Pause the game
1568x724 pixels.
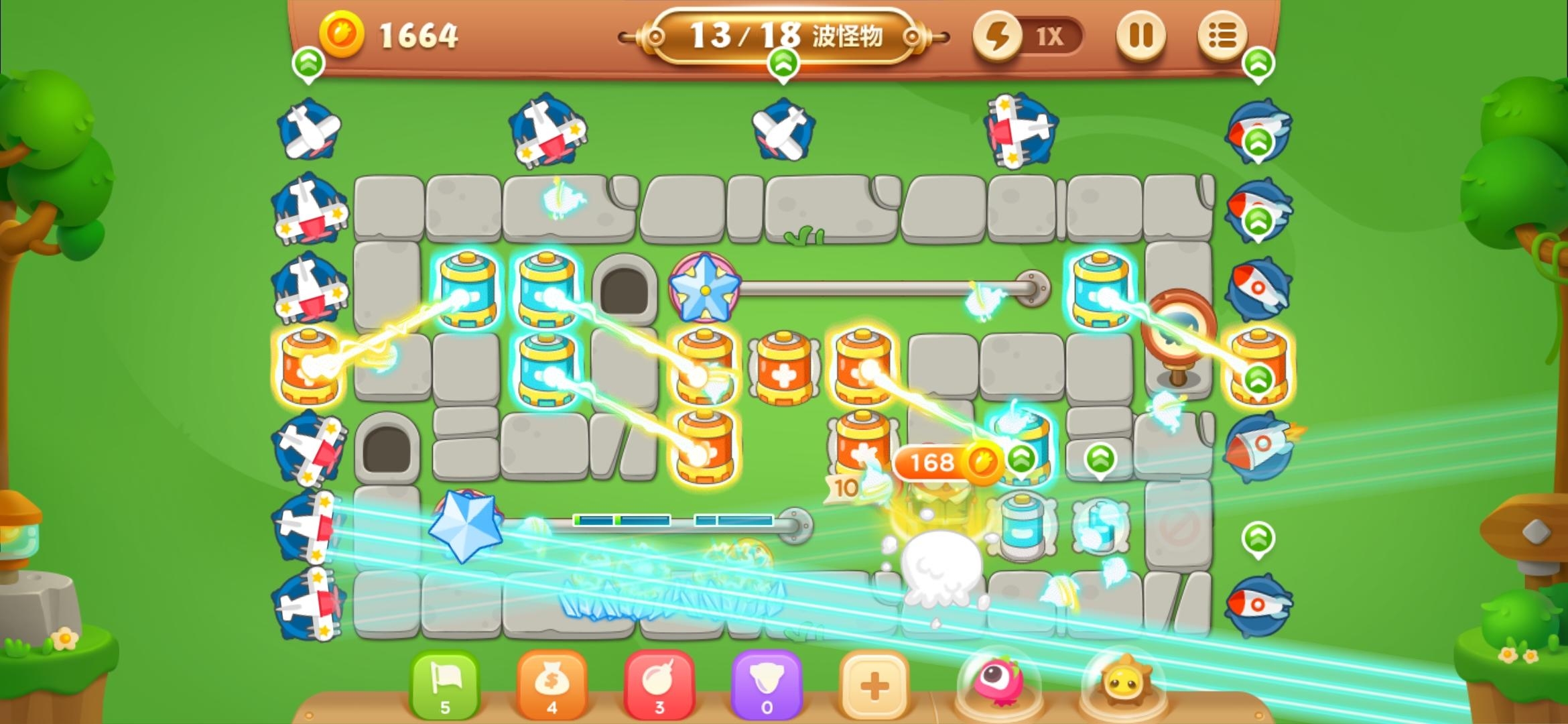(1140, 35)
